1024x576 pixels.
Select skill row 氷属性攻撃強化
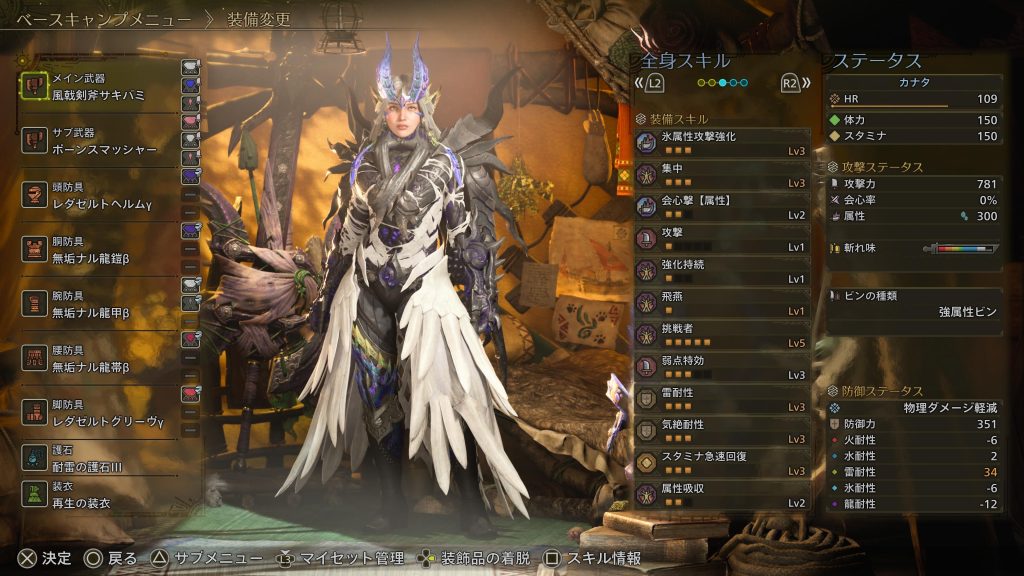pos(722,143)
